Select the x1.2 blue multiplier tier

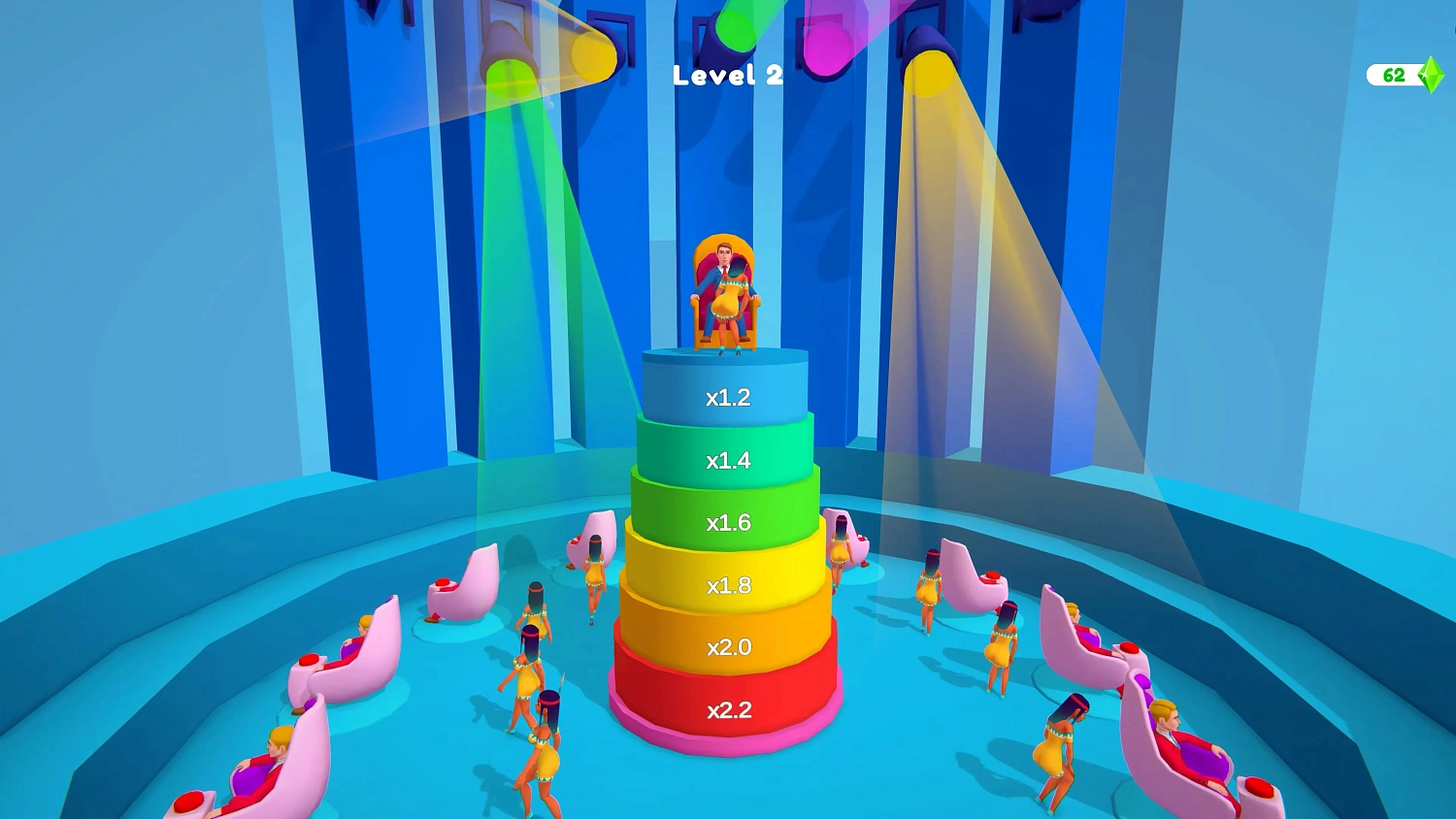(726, 396)
